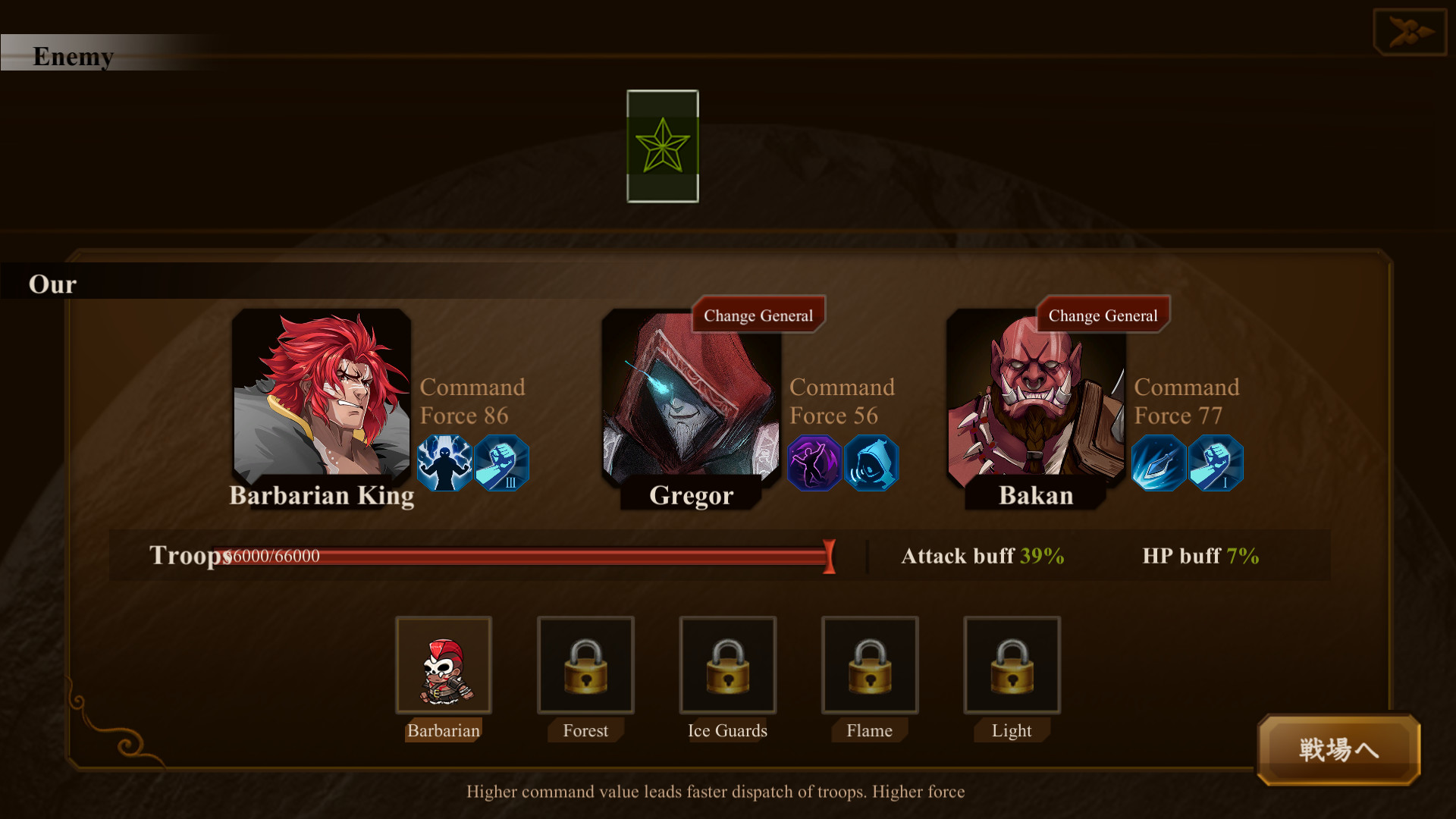
Task: Inspect Gregor's blue hood skill icon
Action: pos(871,463)
